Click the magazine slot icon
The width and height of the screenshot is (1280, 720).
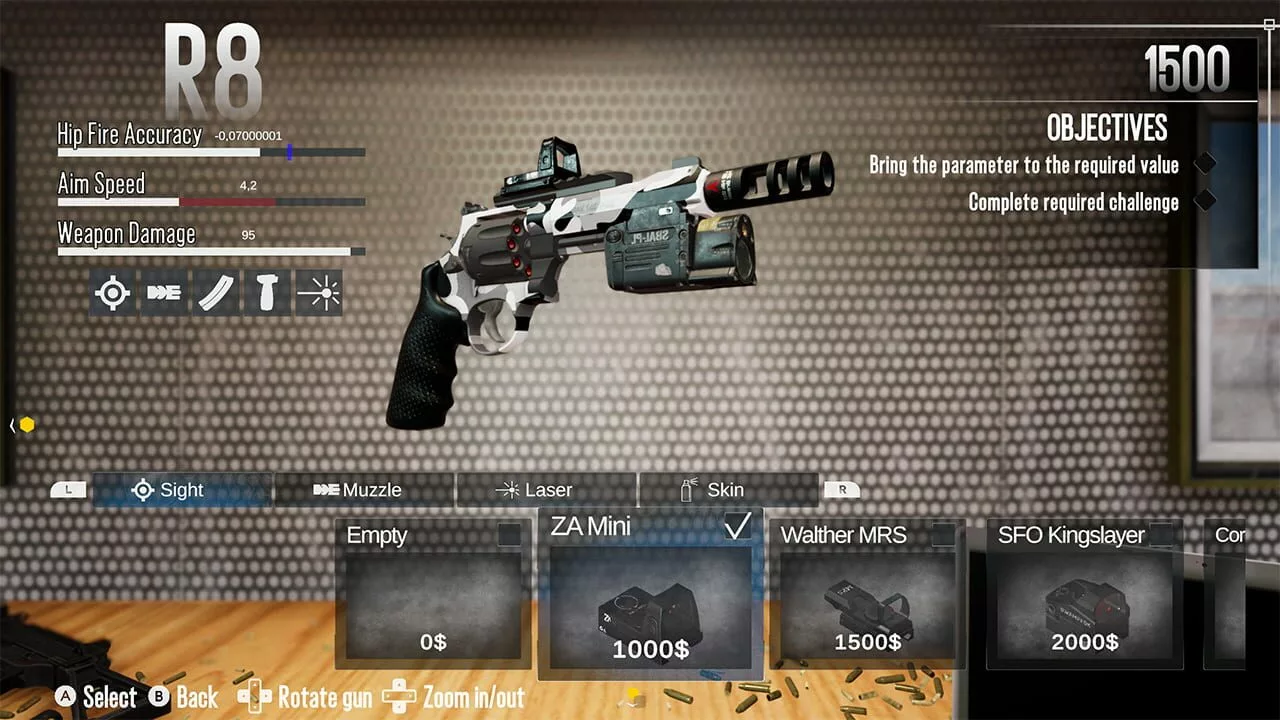tap(216, 293)
